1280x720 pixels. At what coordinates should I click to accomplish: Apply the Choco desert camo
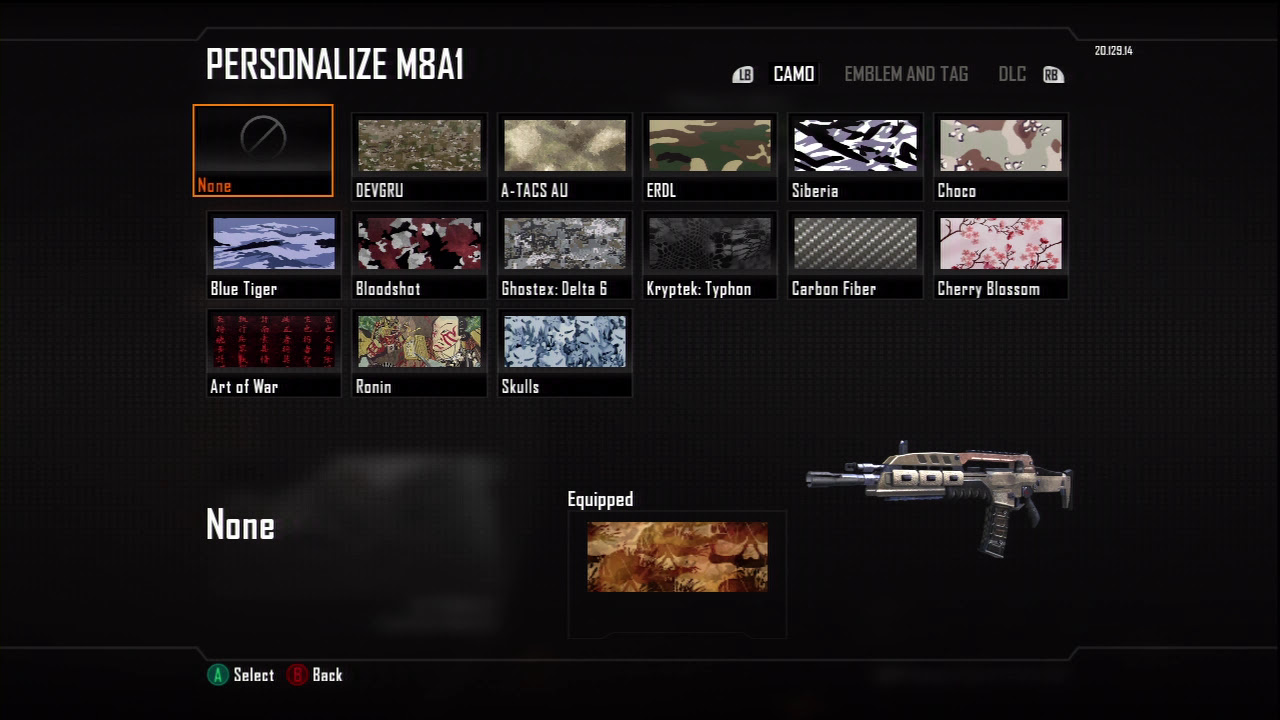(1000, 156)
